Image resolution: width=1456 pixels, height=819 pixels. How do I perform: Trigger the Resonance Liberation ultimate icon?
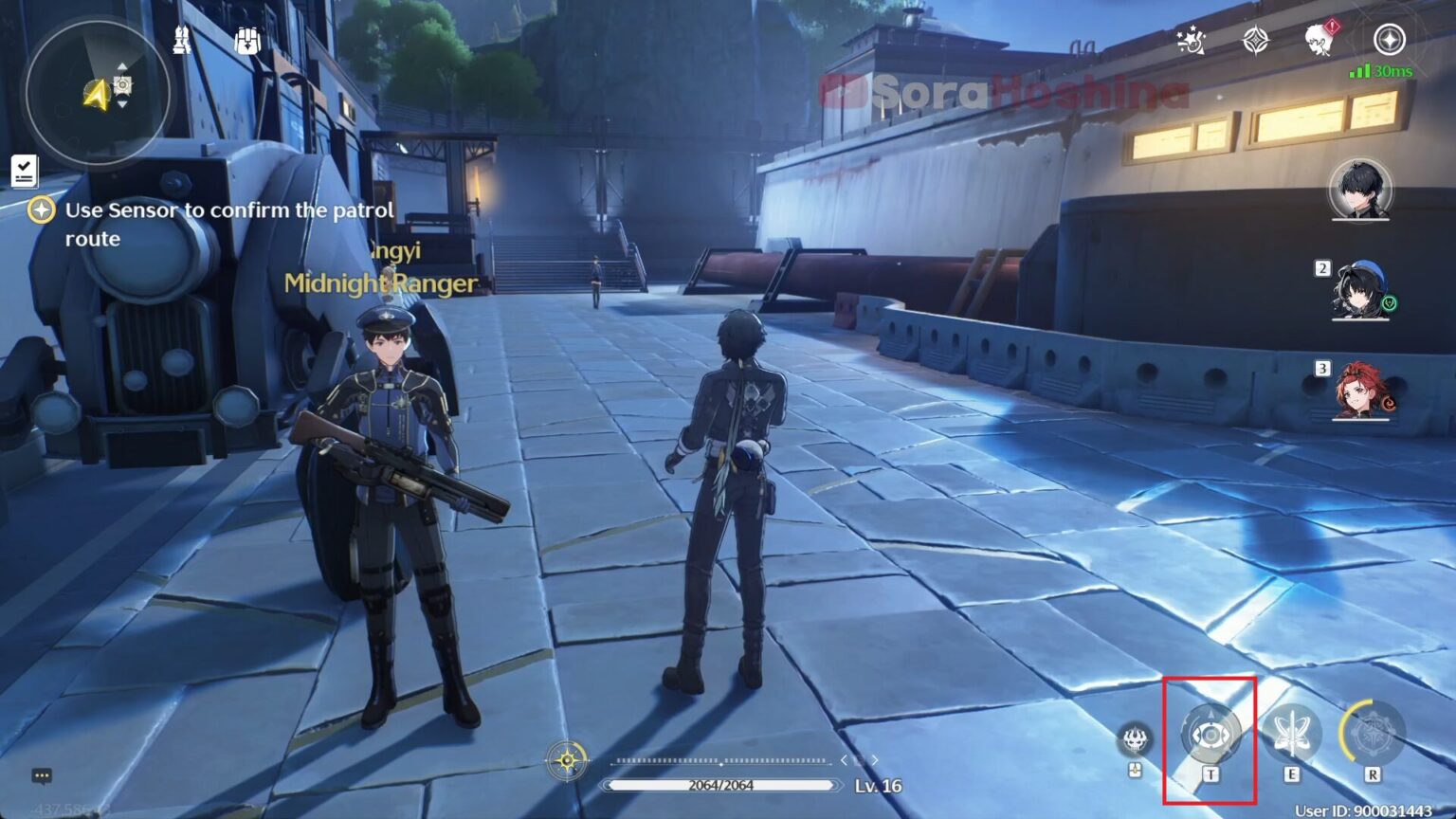point(1371,735)
